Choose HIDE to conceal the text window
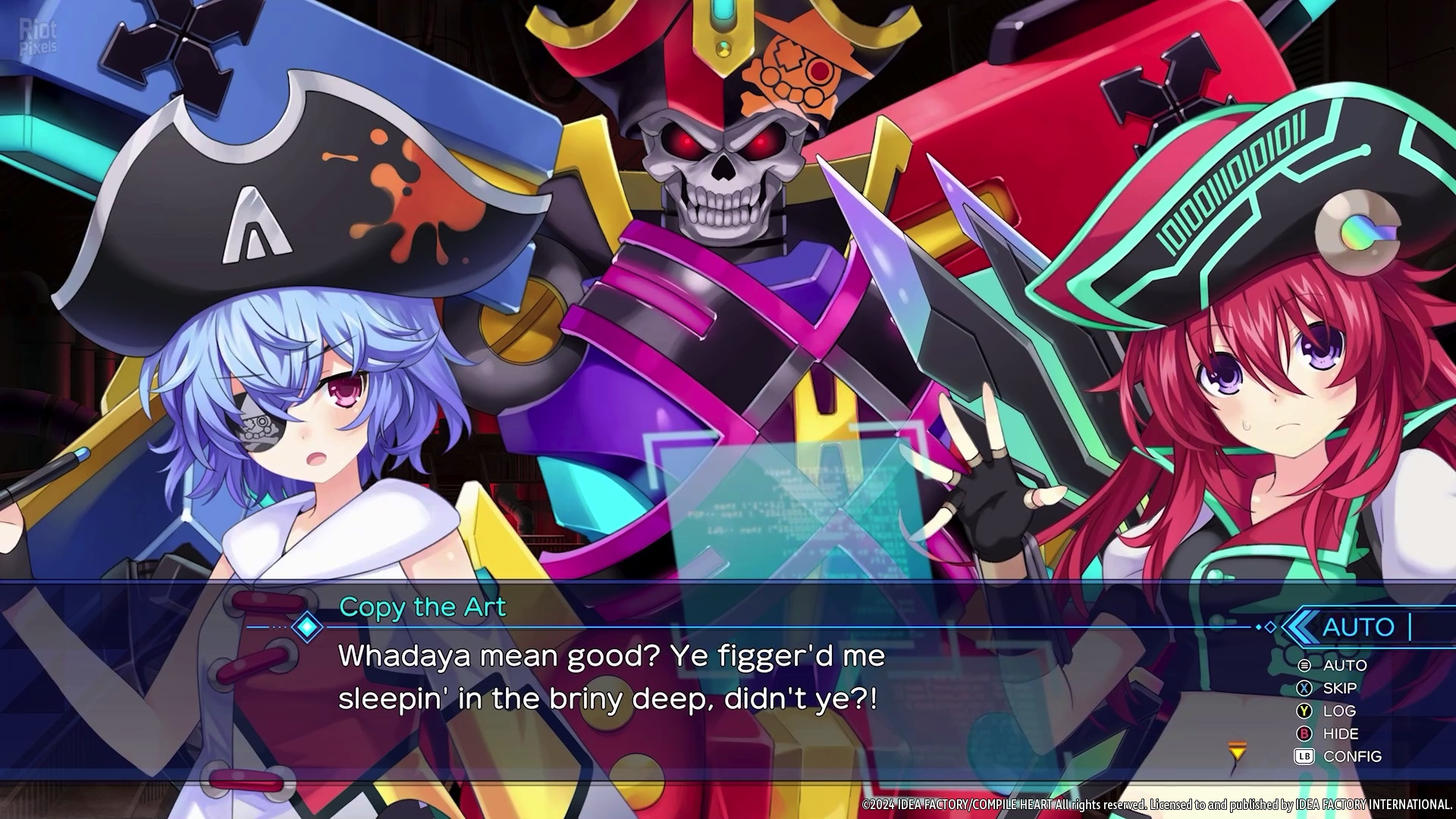The image size is (1456, 819). [x=1340, y=733]
